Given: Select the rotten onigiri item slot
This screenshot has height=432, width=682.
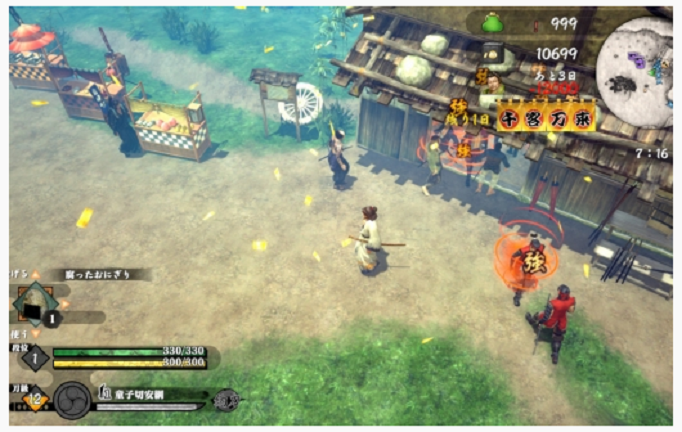Looking at the screenshot, I should [x=36, y=305].
